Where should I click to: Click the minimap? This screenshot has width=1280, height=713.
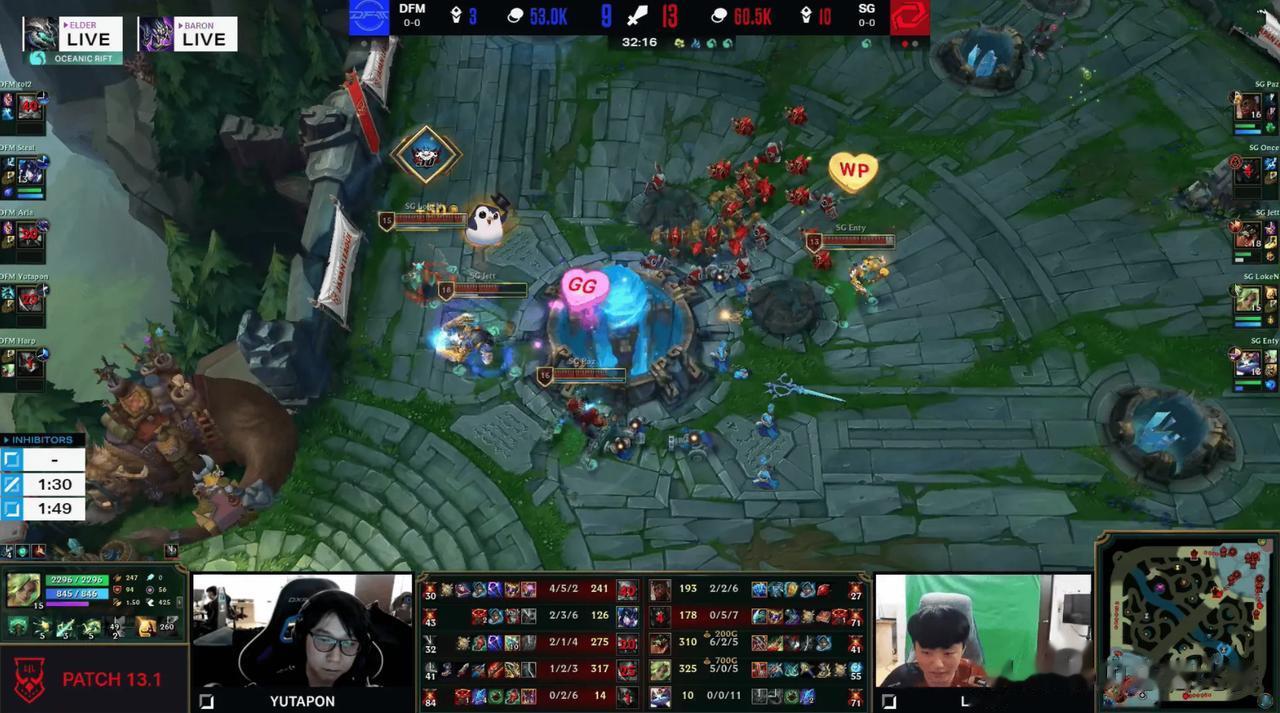tap(1187, 623)
